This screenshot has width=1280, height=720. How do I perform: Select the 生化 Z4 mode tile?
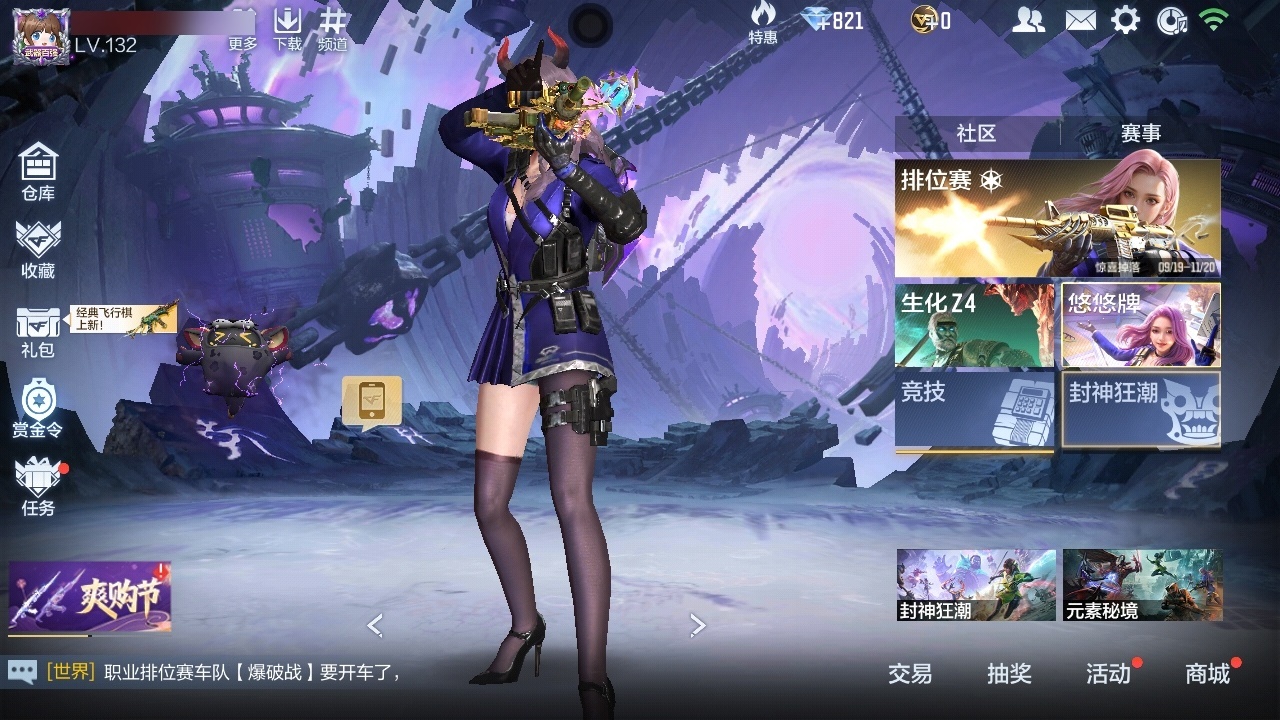click(x=974, y=325)
